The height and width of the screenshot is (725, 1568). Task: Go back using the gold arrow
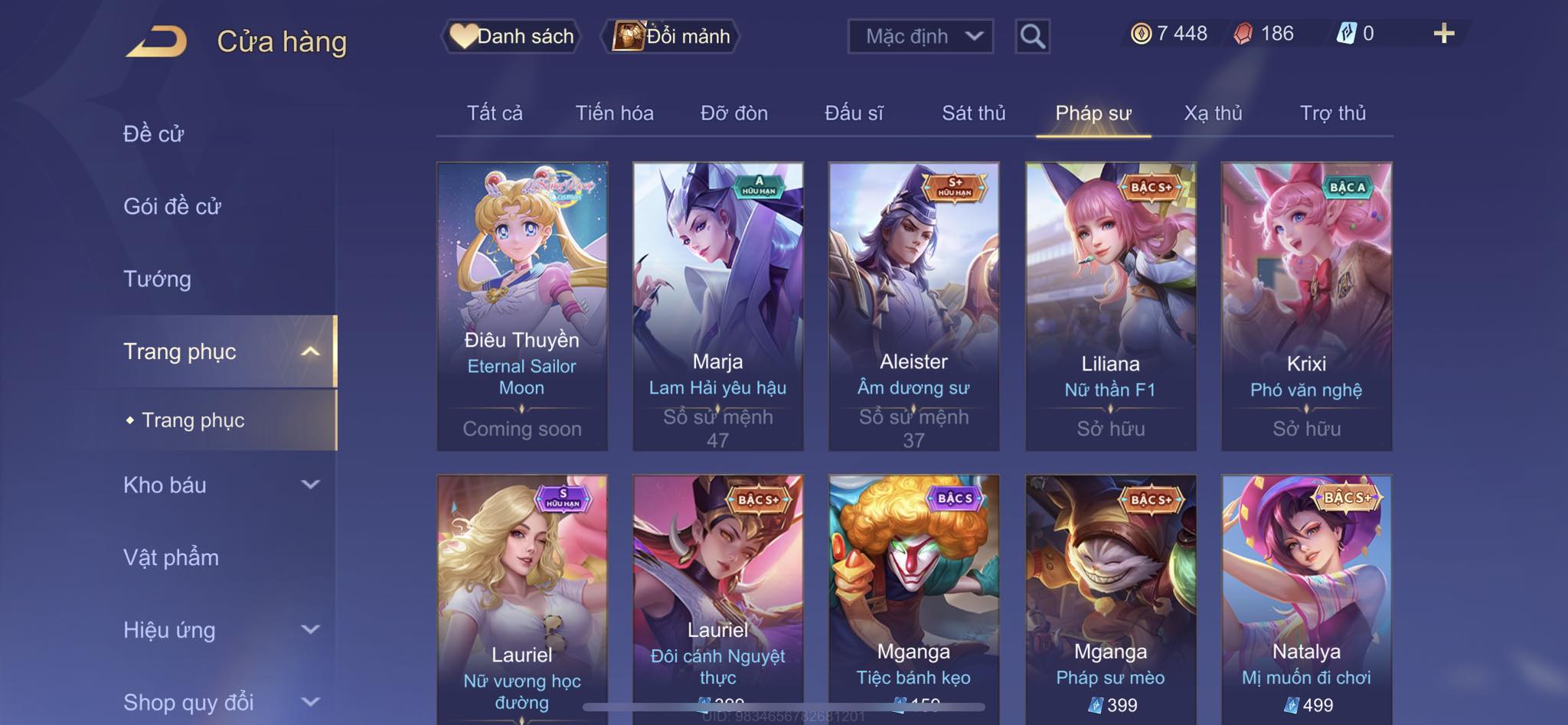click(x=157, y=41)
